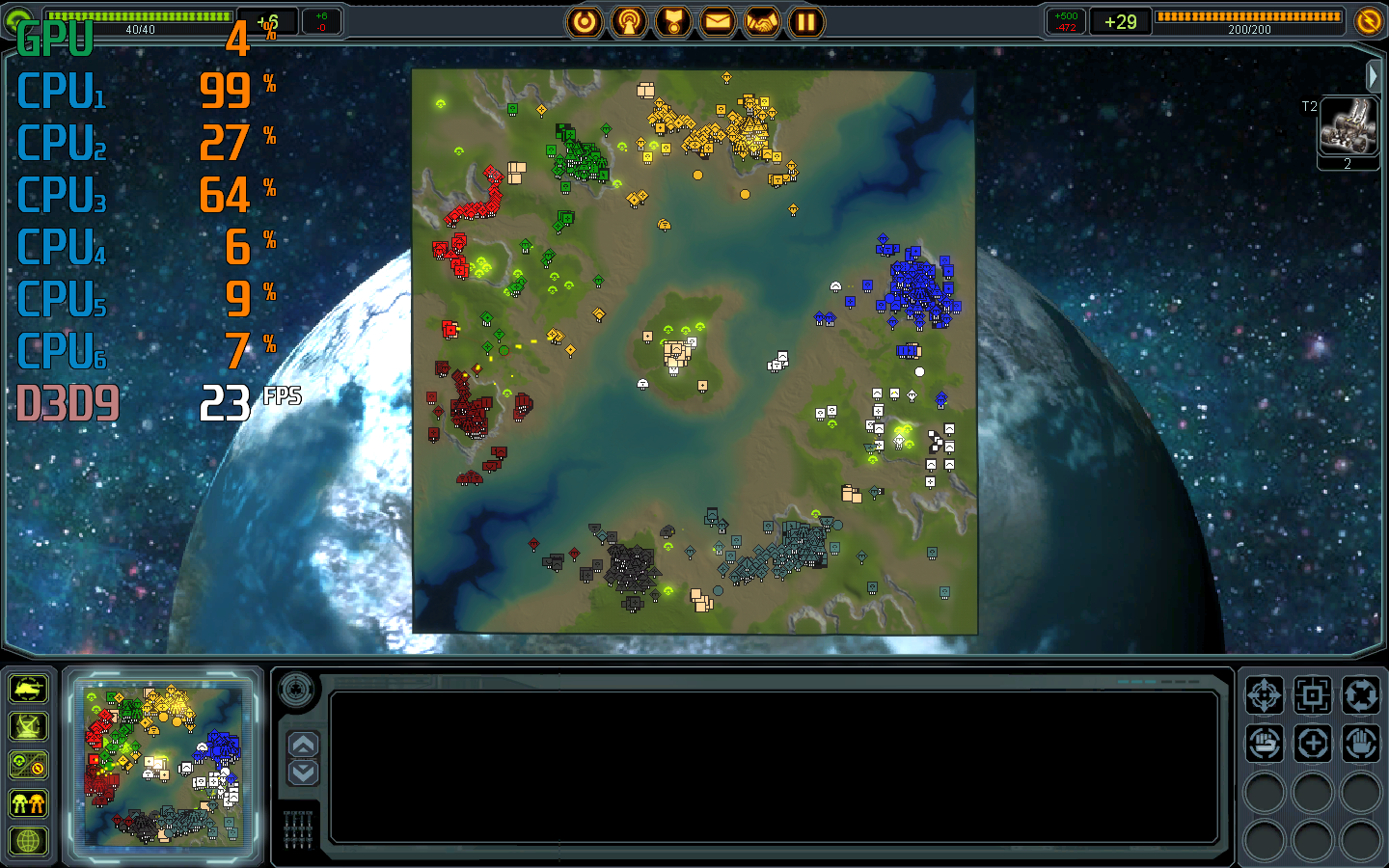Toggle the economy overlay button
The width and height of the screenshot is (1389, 868).
tap(28, 765)
